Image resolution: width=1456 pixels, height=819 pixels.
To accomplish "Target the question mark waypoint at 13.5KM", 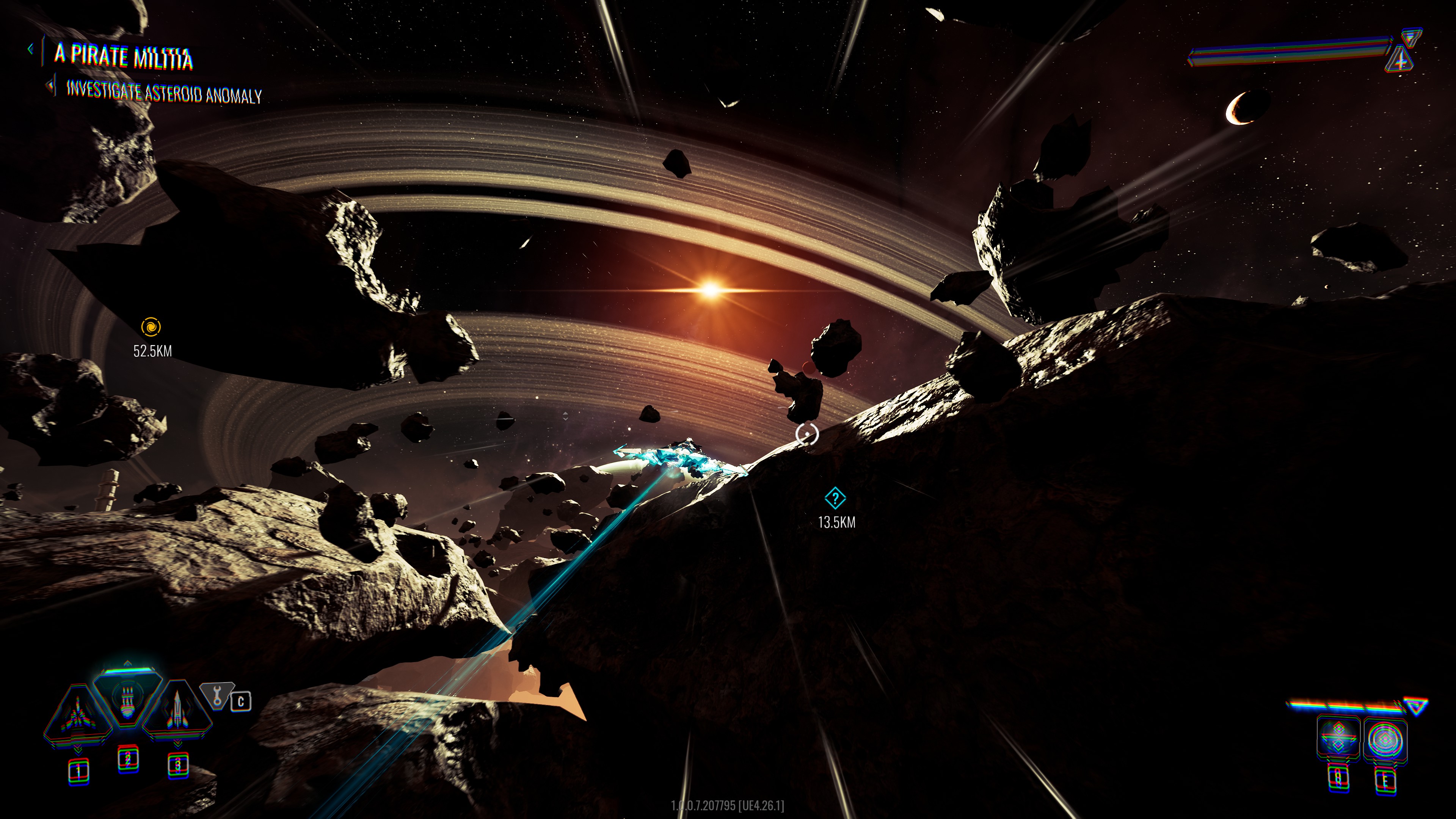I will (835, 499).
